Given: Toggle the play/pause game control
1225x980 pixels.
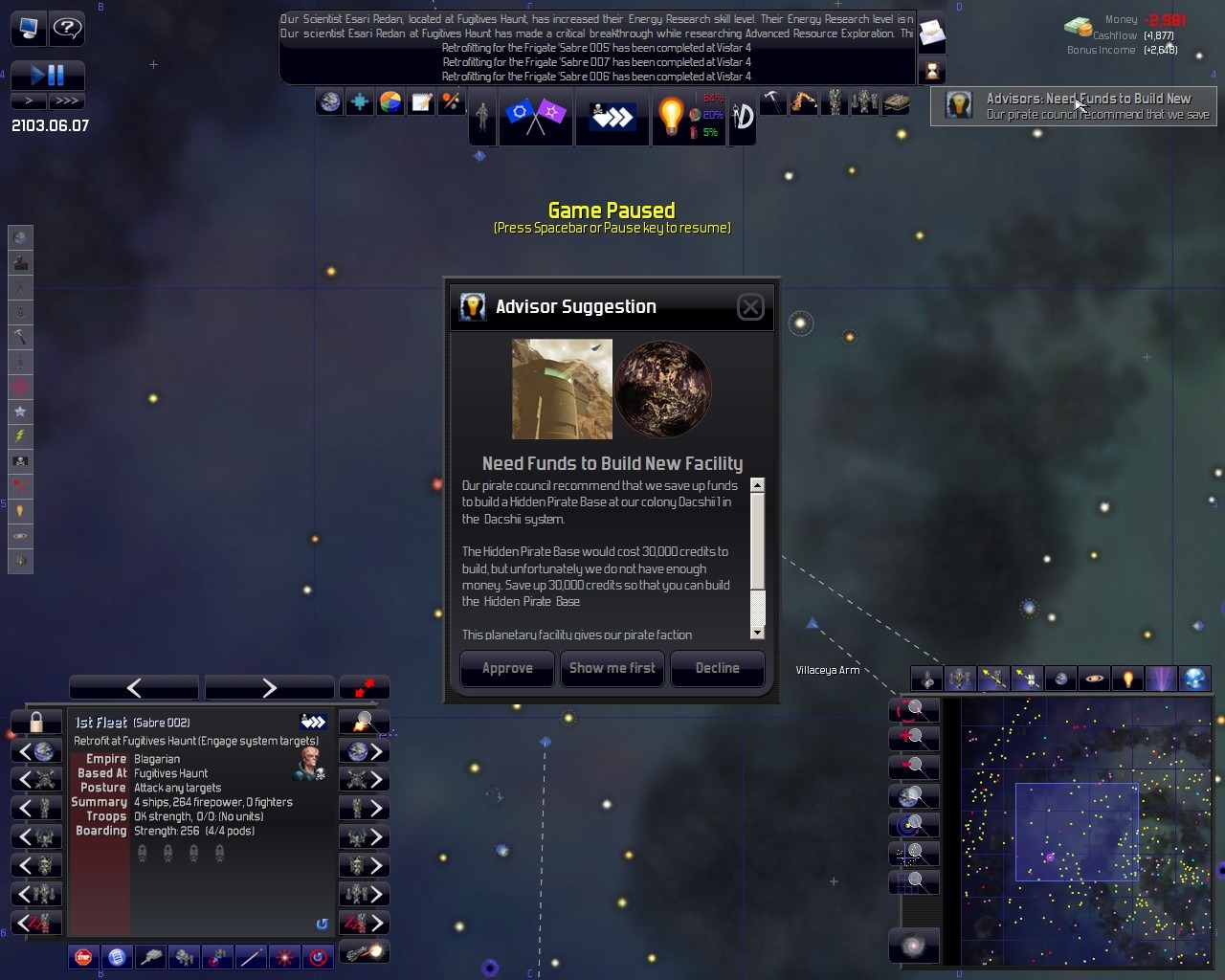Looking at the screenshot, I should 47,75.
